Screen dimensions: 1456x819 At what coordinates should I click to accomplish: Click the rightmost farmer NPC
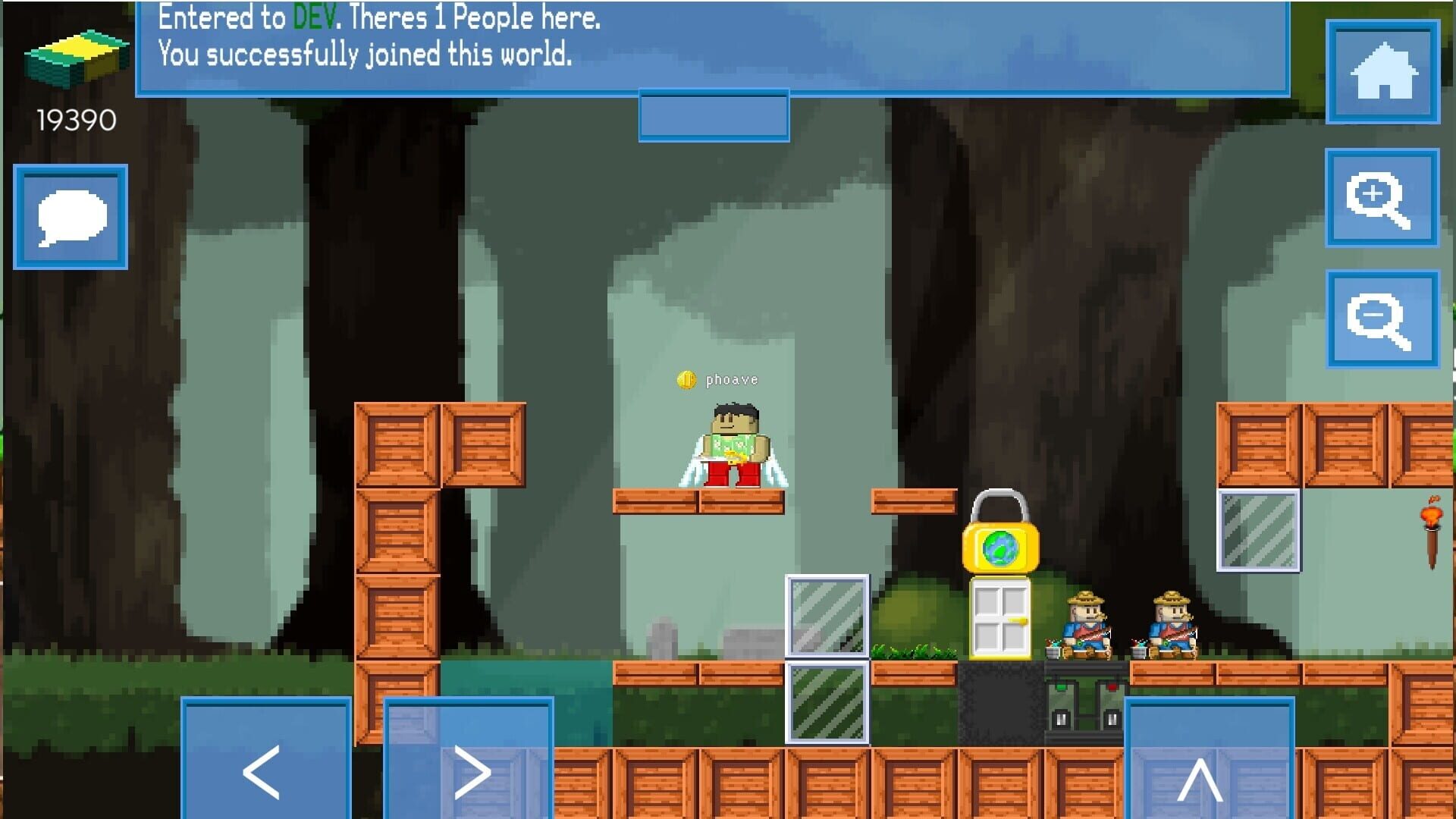pyautogui.click(x=1172, y=622)
